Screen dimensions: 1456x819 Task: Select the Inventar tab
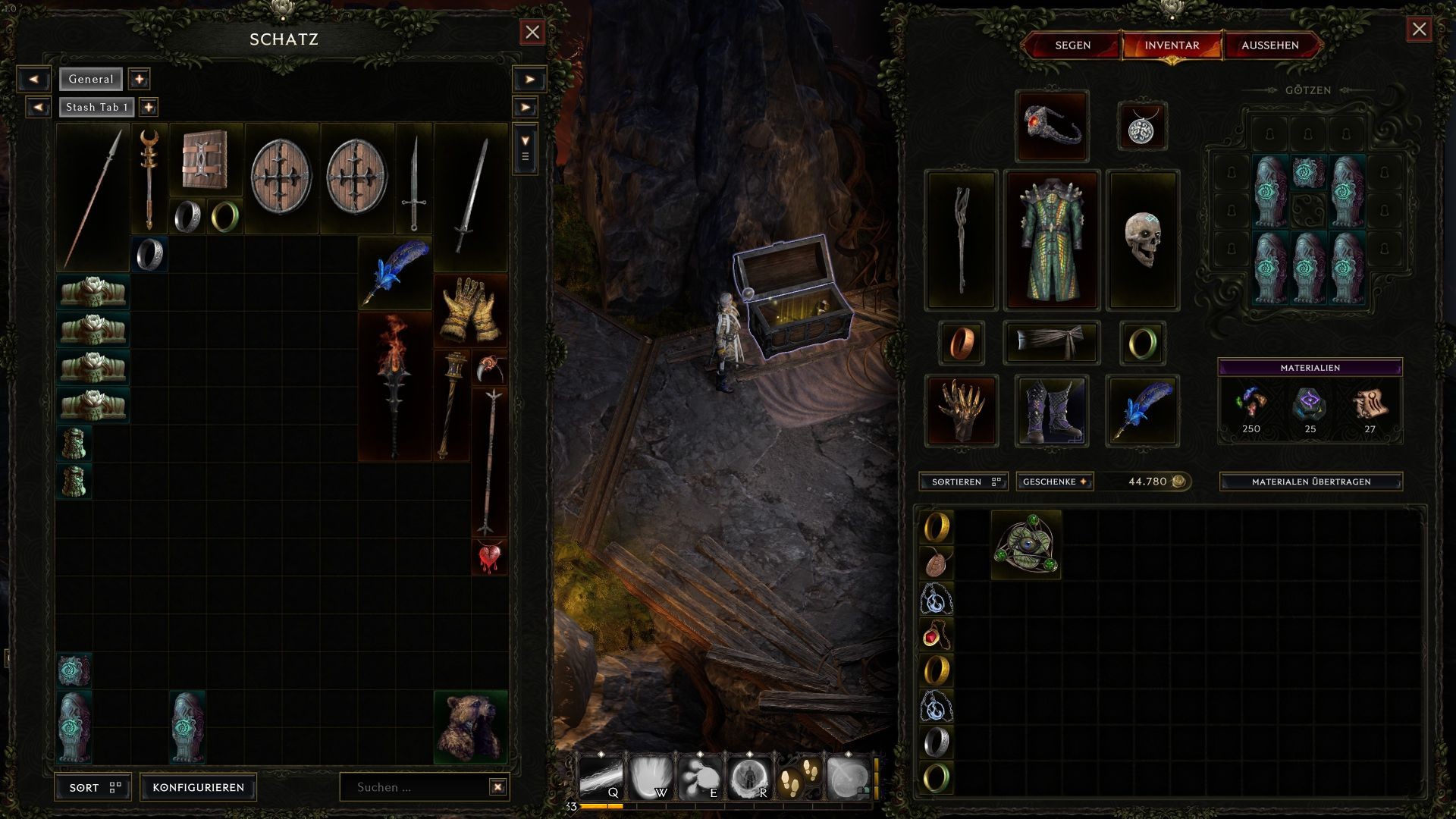[1172, 45]
